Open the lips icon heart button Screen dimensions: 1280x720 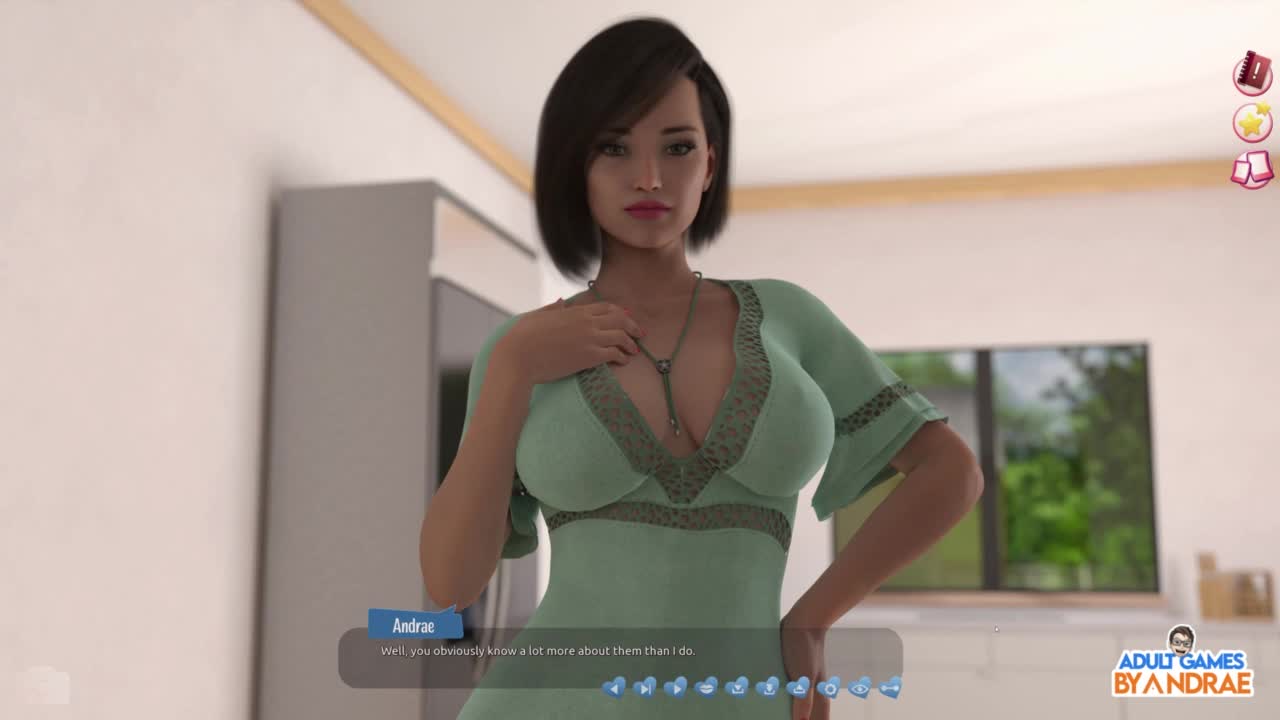click(x=706, y=687)
